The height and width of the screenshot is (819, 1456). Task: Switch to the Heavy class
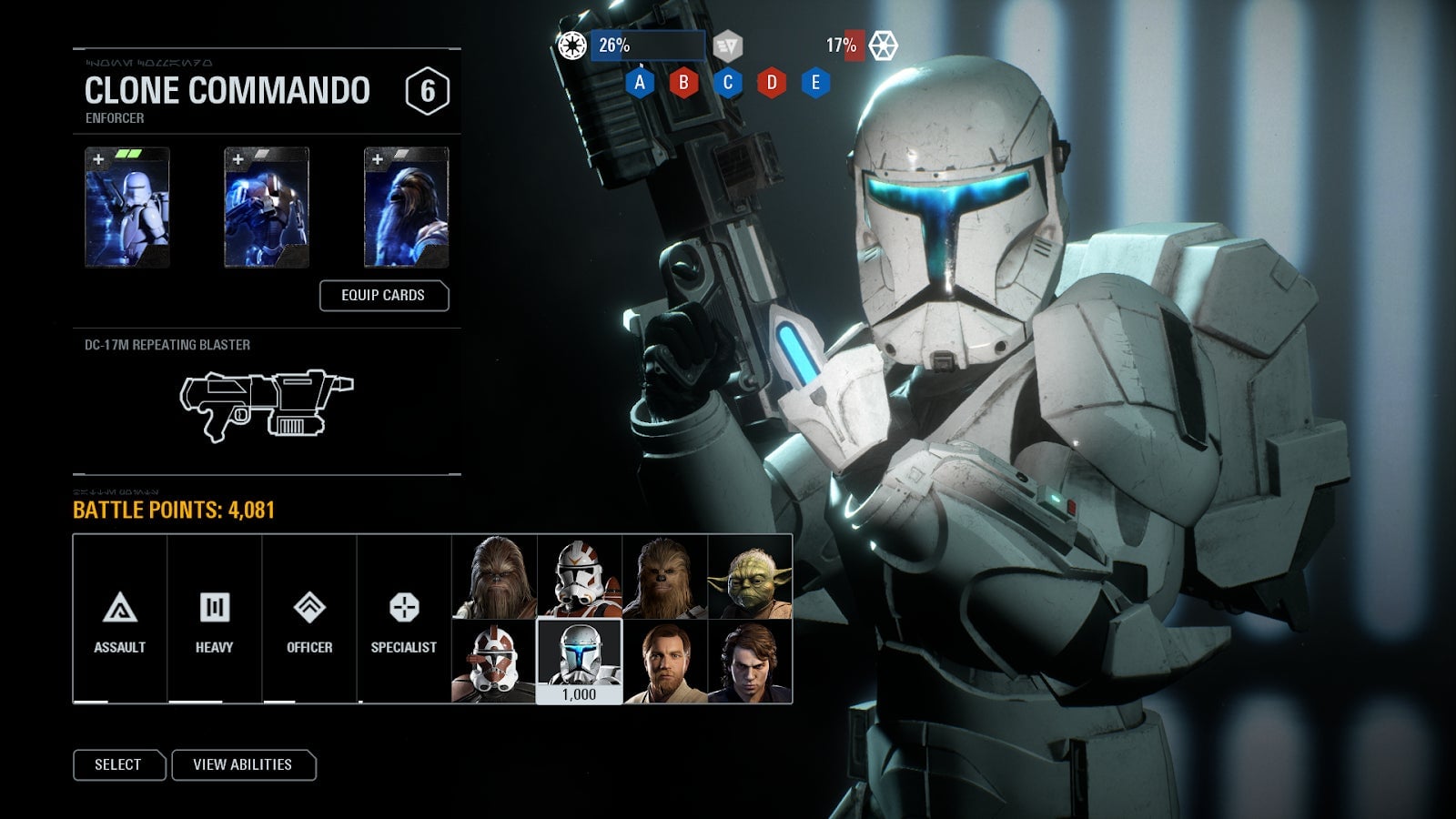(215, 620)
